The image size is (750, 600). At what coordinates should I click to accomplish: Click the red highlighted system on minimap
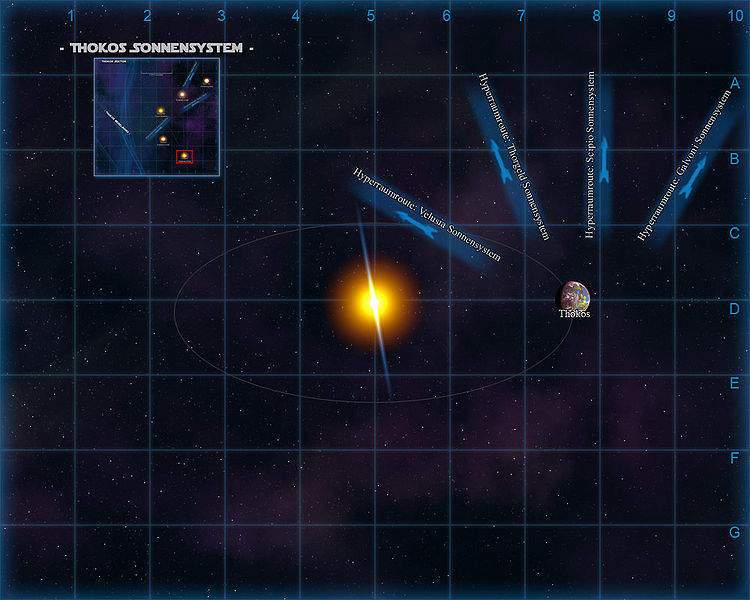pos(184,156)
